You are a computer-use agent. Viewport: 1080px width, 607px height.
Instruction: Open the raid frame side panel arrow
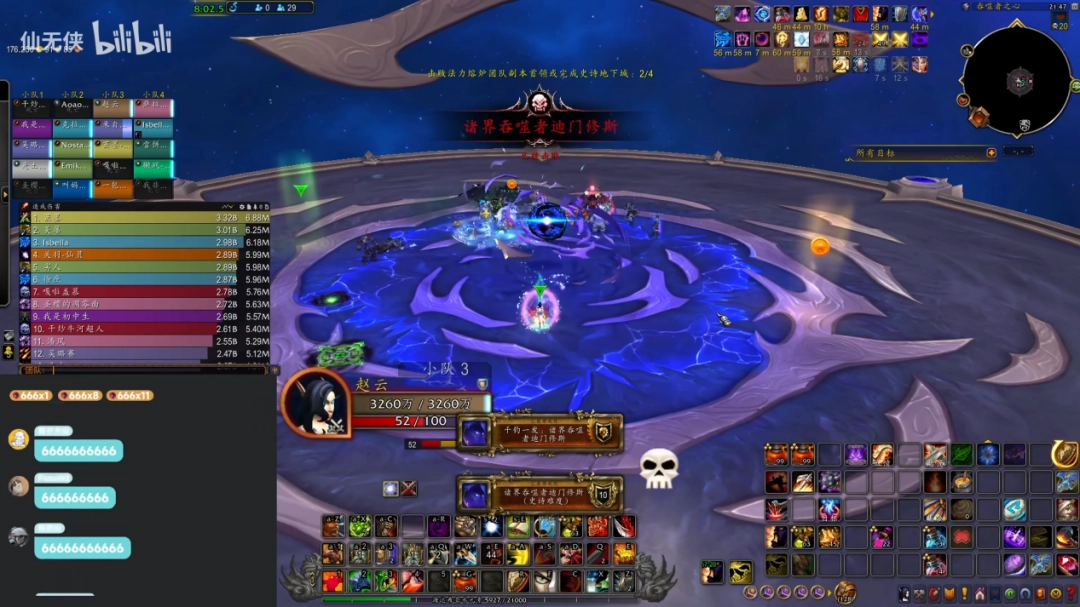4,193
